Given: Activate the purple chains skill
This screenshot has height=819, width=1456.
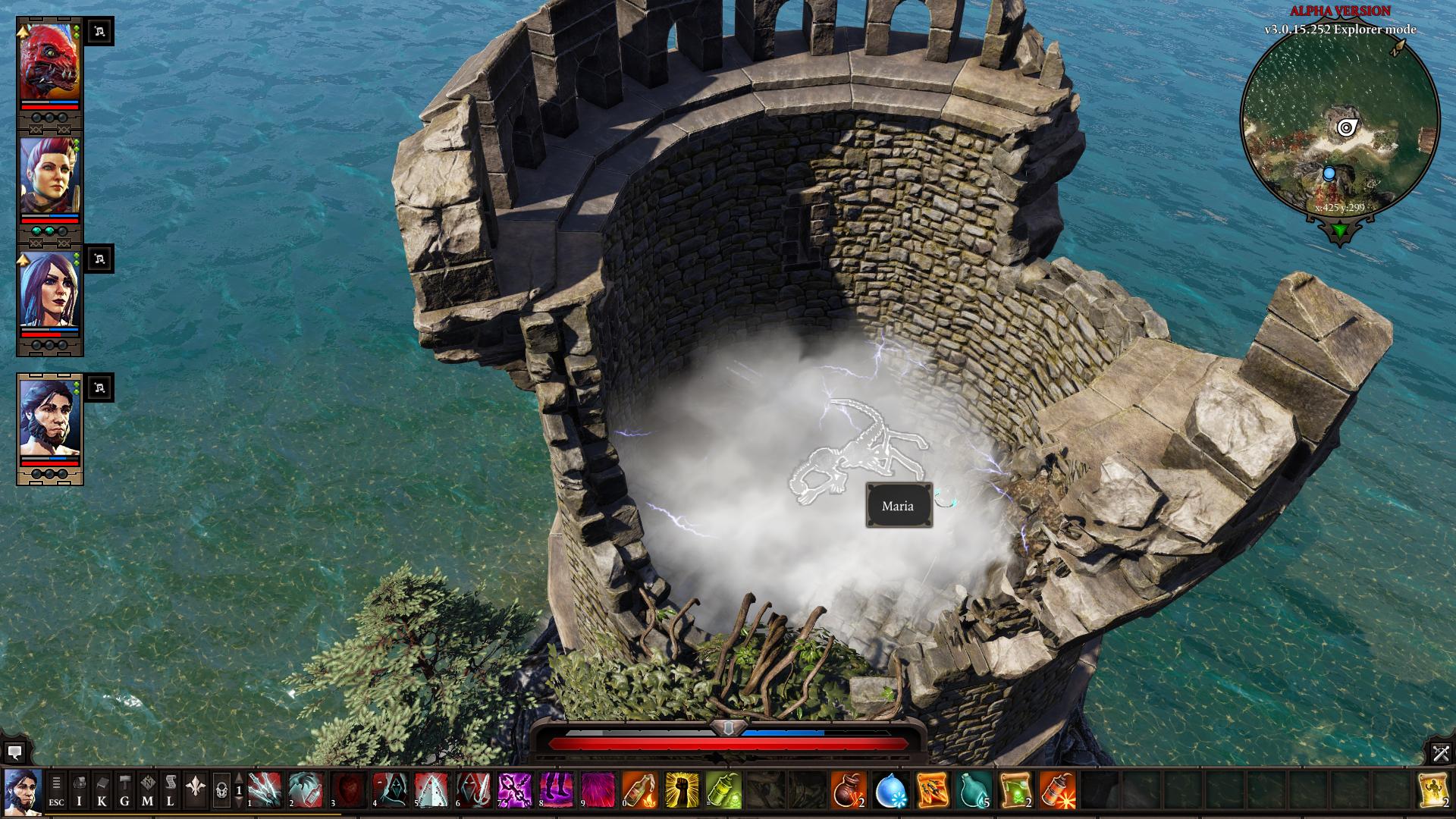Looking at the screenshot, I should click(x=515, y=790).
